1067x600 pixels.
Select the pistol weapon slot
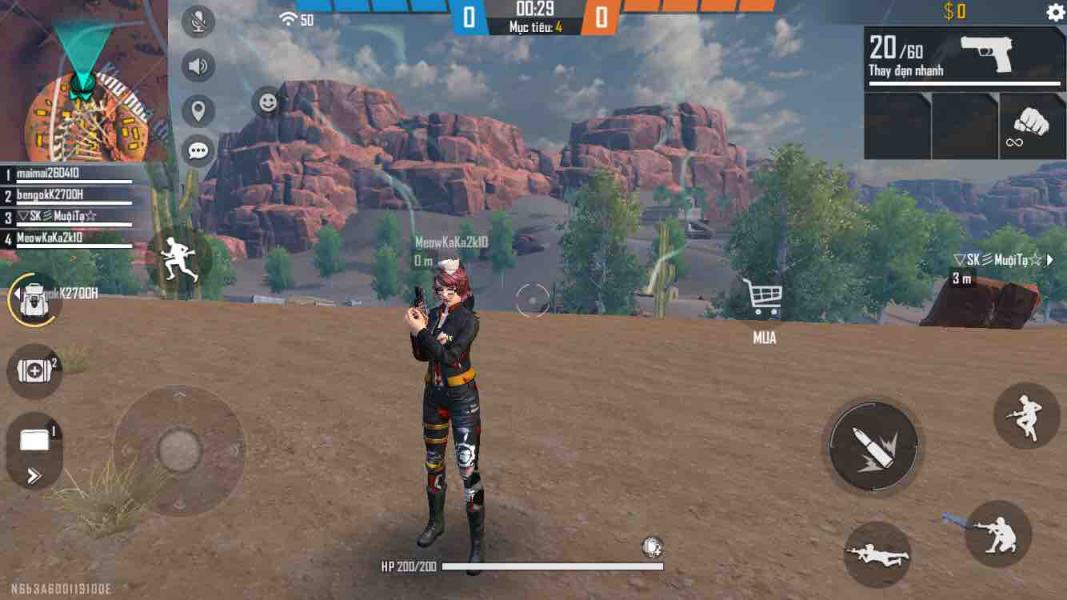964,58
